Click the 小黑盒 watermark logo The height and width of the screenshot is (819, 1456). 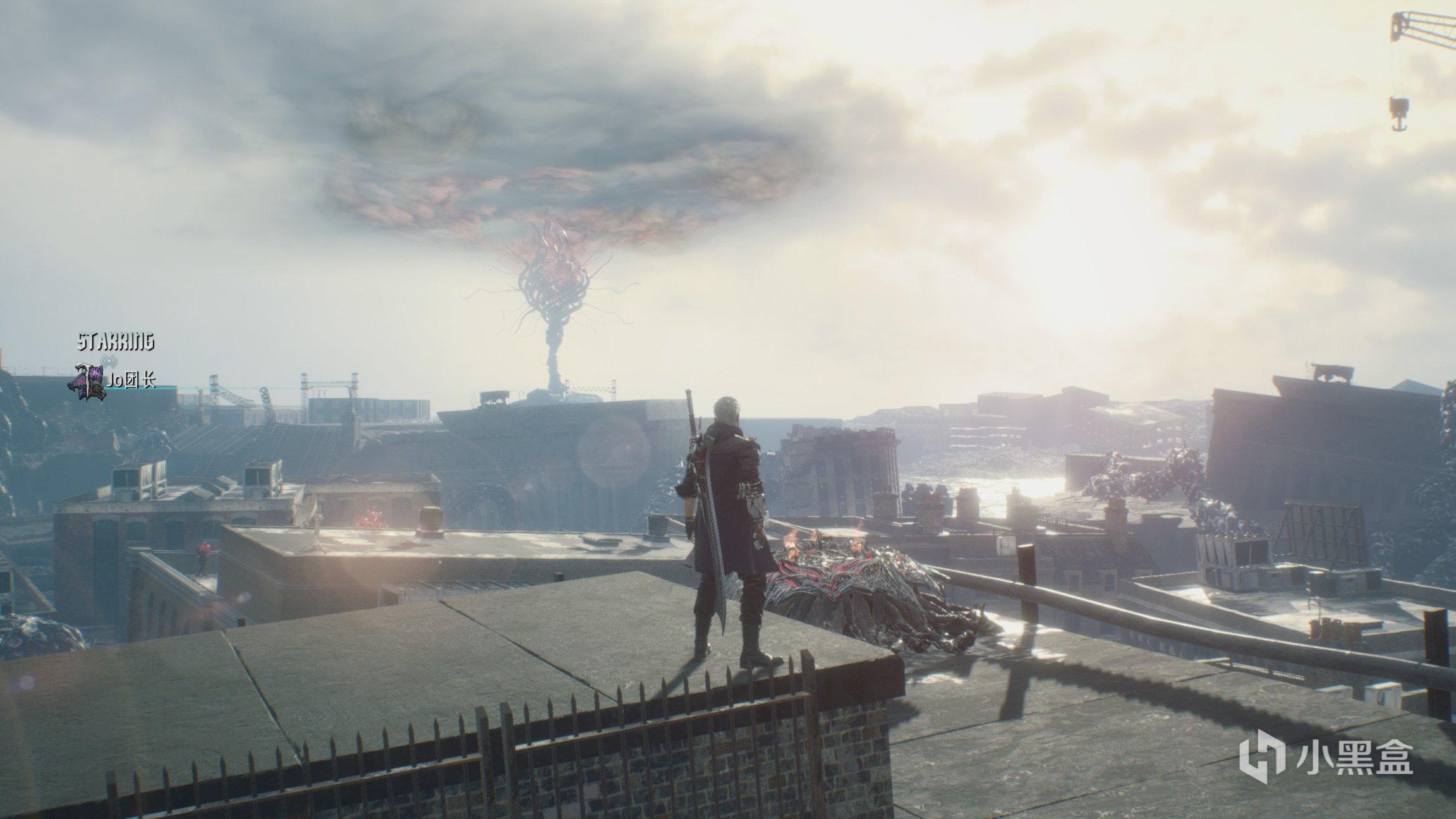(1325, 756)
